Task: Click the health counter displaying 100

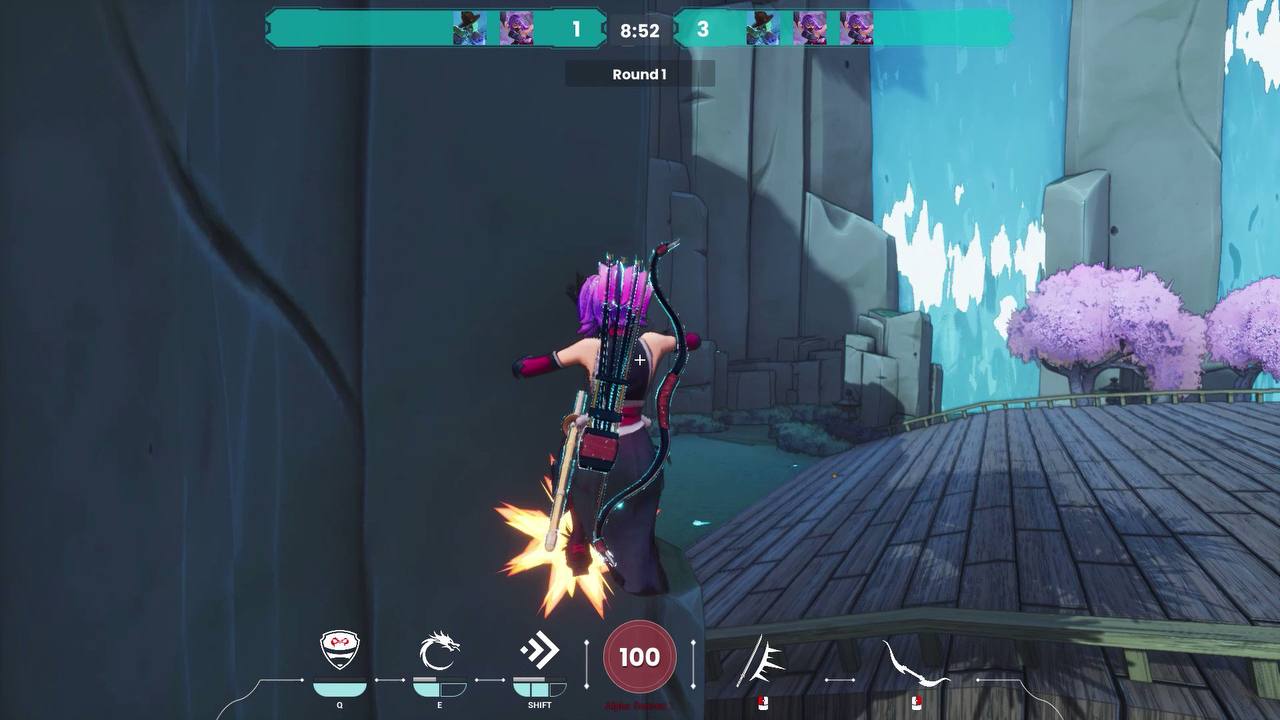Action: [x=639, y=656]
